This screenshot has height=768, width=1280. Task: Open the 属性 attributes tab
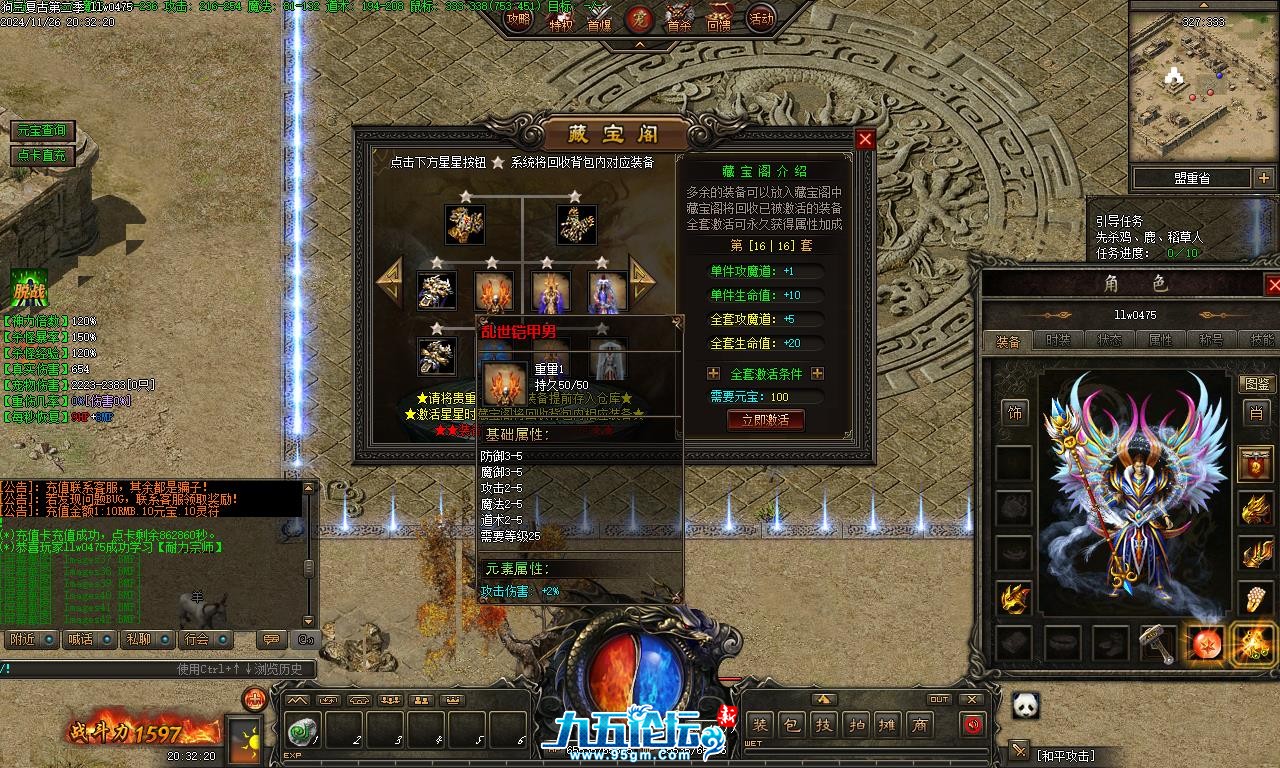(x=1160, y=340)
